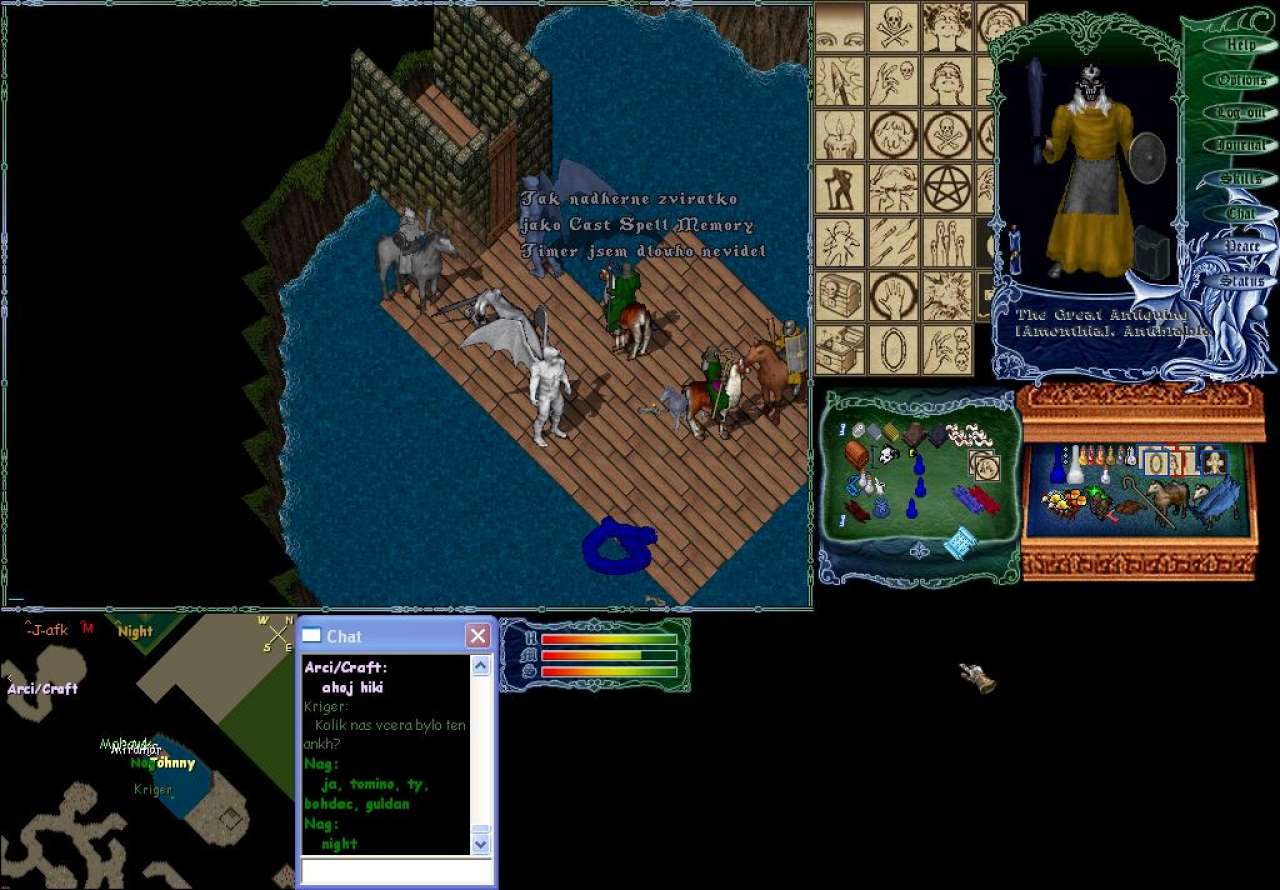Click the minimap's Arci/Craft player marker
Screen dimensions: 1280x890
[x=42, y=689]
